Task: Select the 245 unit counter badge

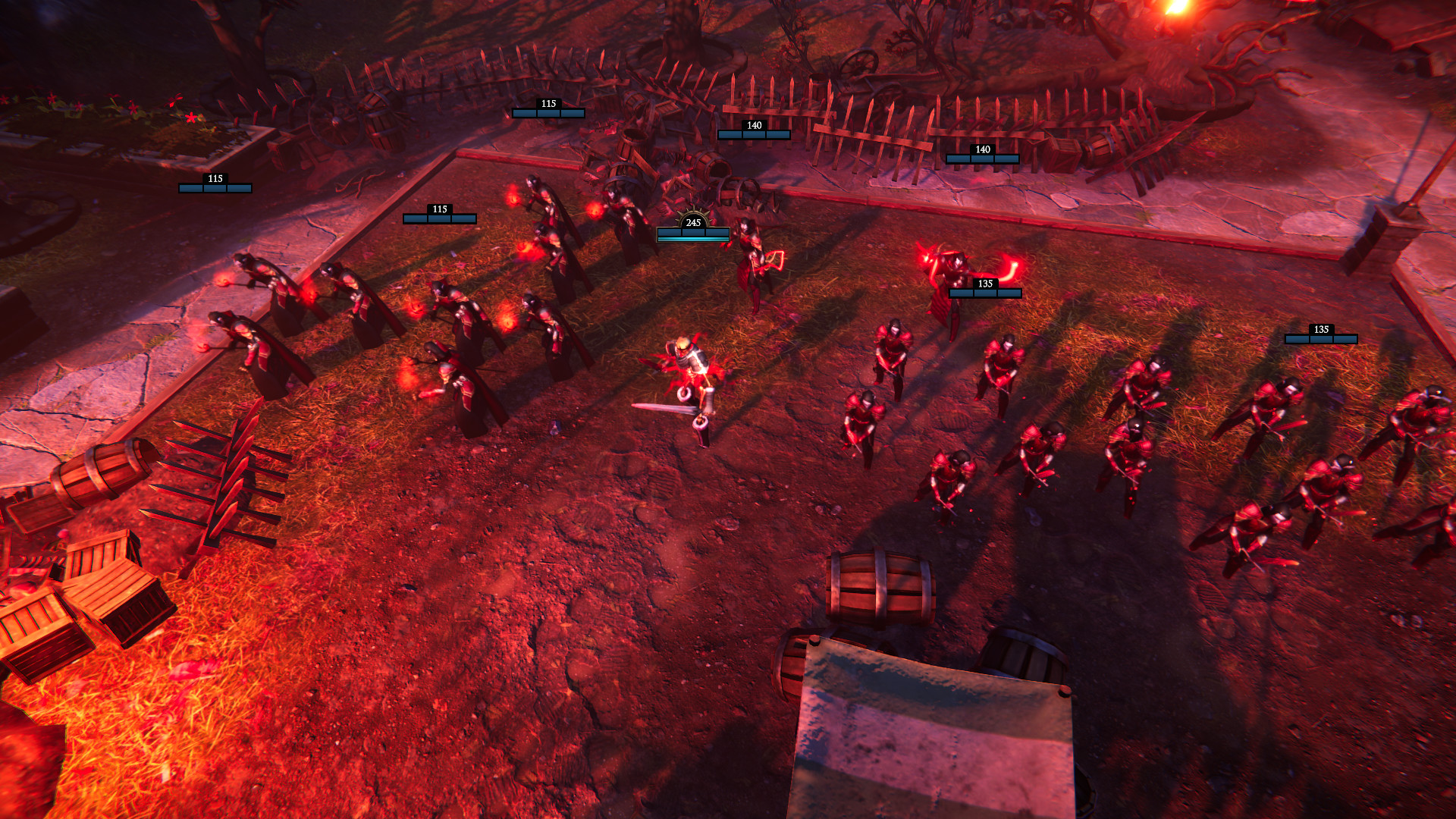Action: [x=692, y=224]
